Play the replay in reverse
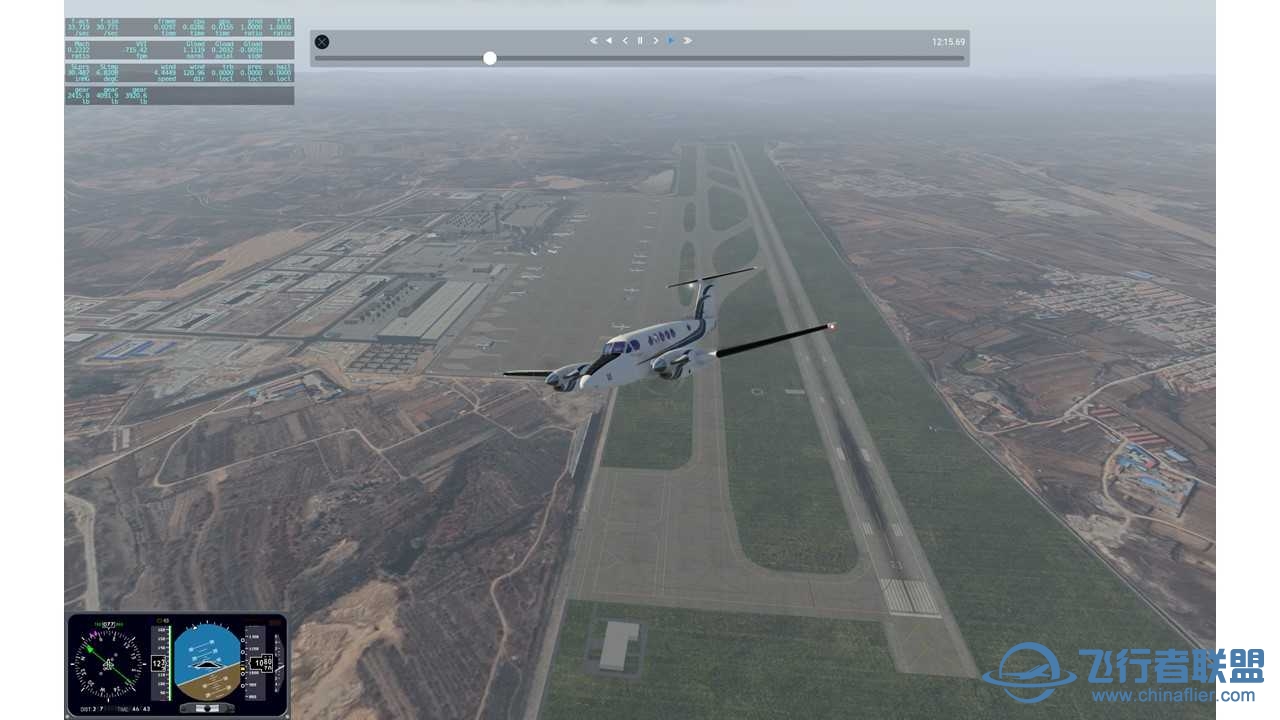Image resolution: width=1280 pixels, height=720 pixels. click(609, 41)
